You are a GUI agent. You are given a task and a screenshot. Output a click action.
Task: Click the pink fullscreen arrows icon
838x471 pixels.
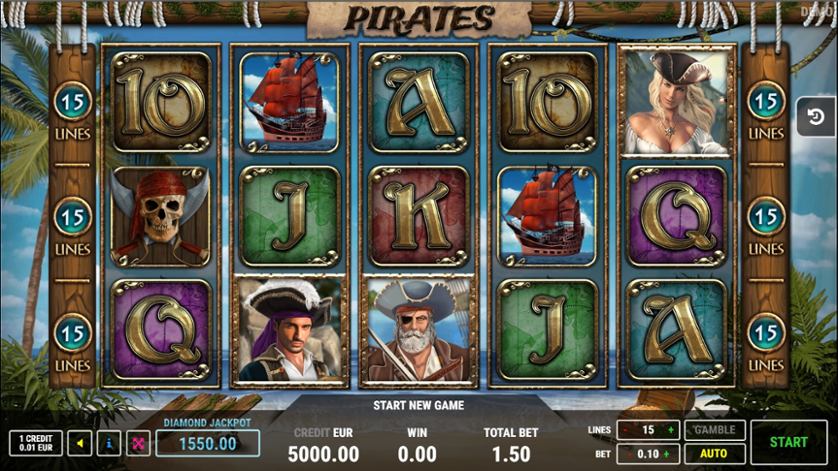137,443
